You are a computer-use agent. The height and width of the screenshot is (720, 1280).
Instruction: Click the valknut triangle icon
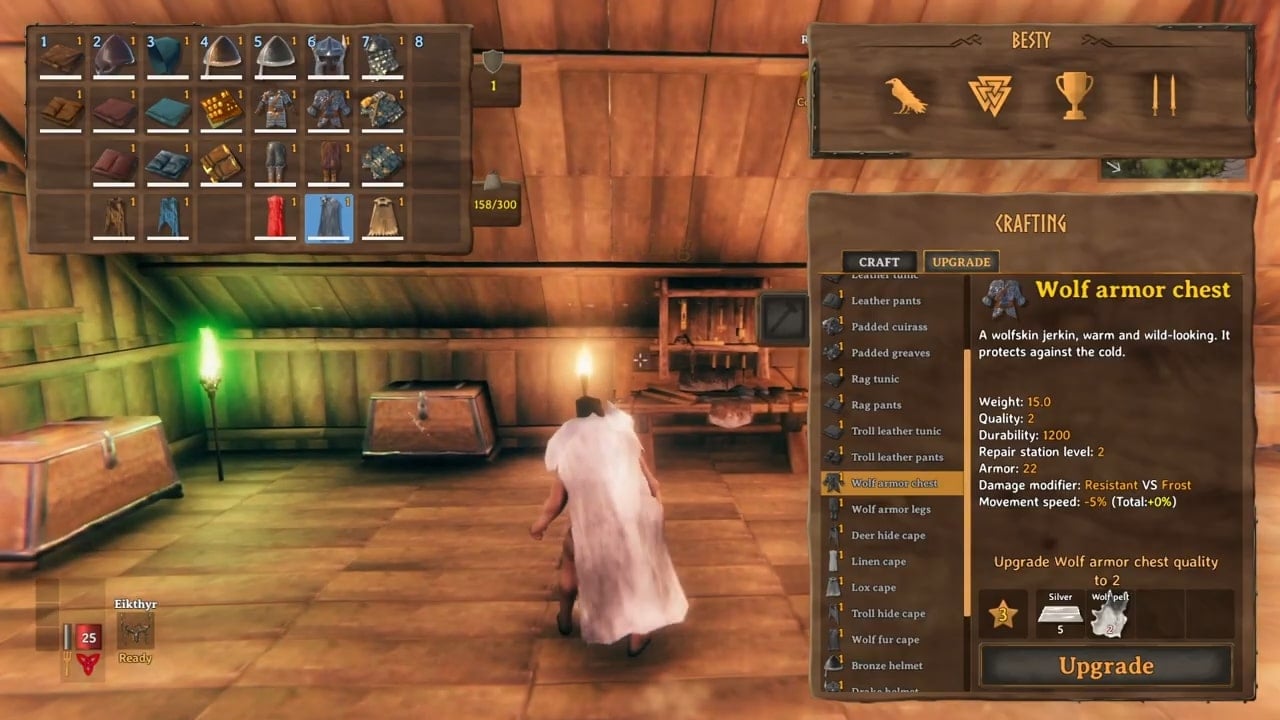pos(990,96)
